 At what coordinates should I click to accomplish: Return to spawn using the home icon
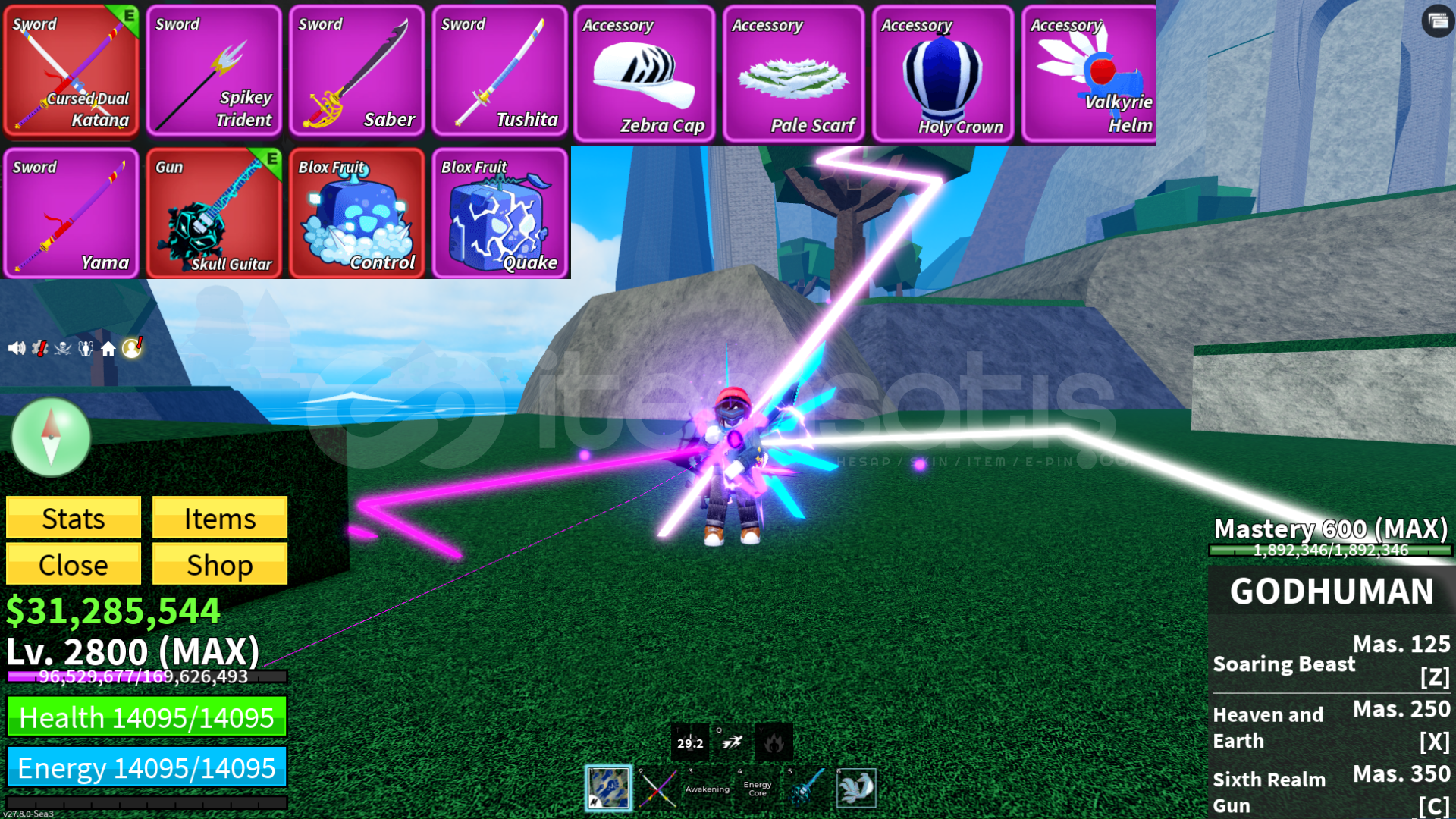point(108,348)
